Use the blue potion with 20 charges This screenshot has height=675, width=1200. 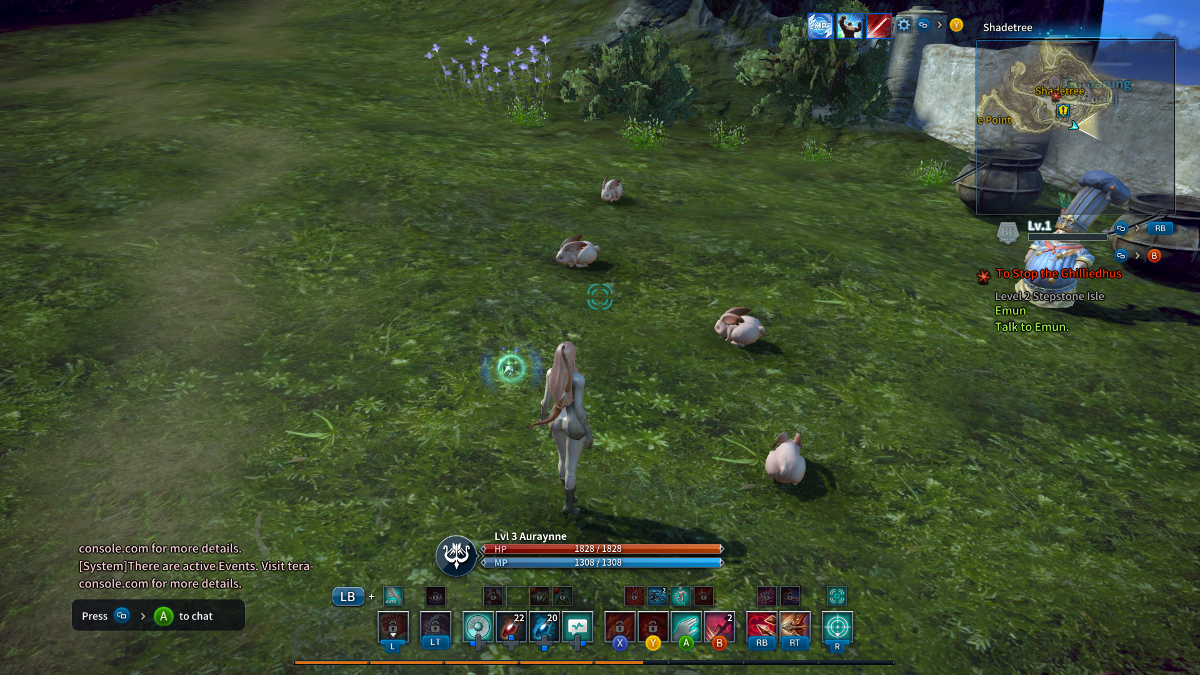(544, 627)
